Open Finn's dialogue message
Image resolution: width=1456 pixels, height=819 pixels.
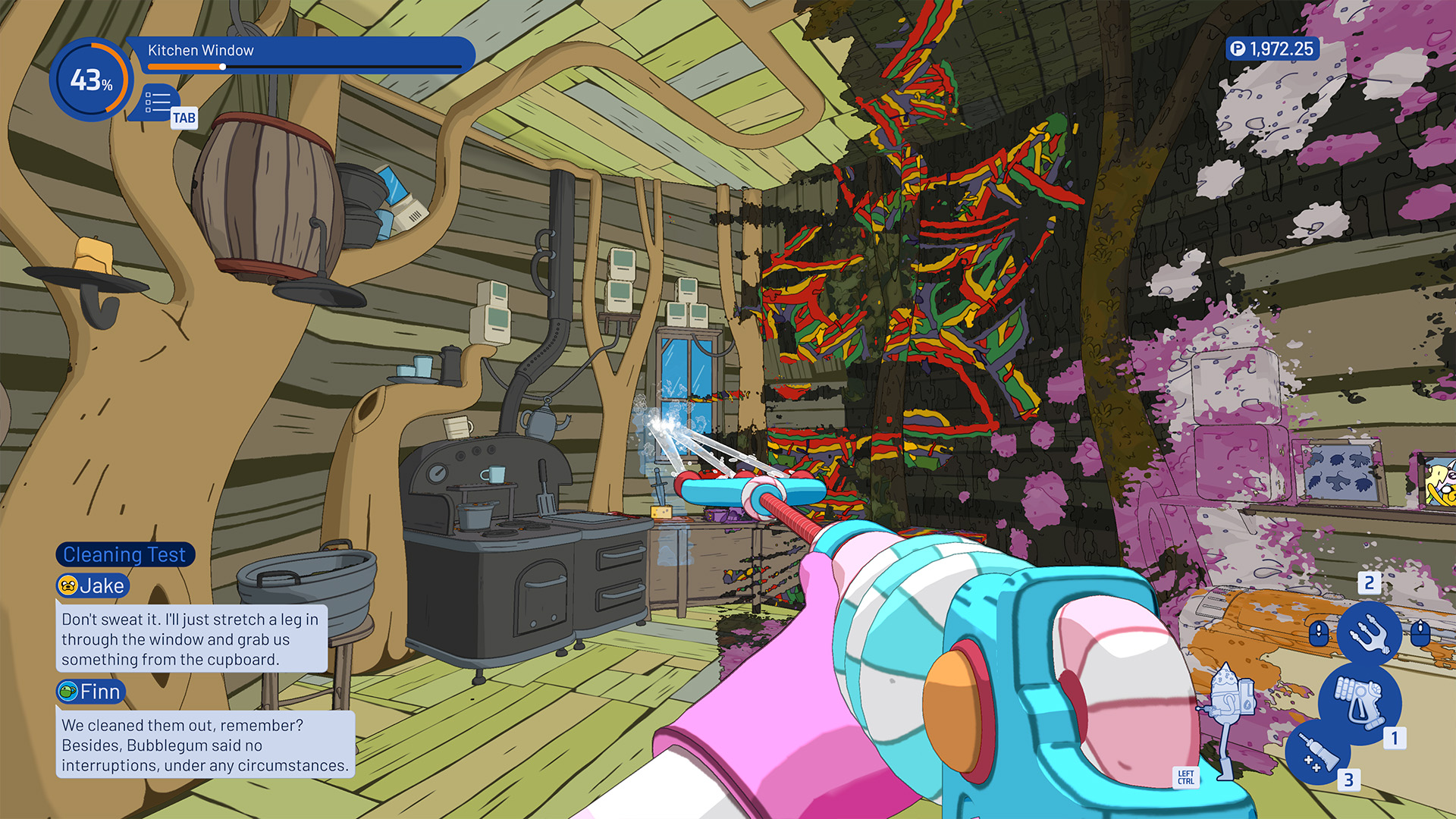click(205, 745)
